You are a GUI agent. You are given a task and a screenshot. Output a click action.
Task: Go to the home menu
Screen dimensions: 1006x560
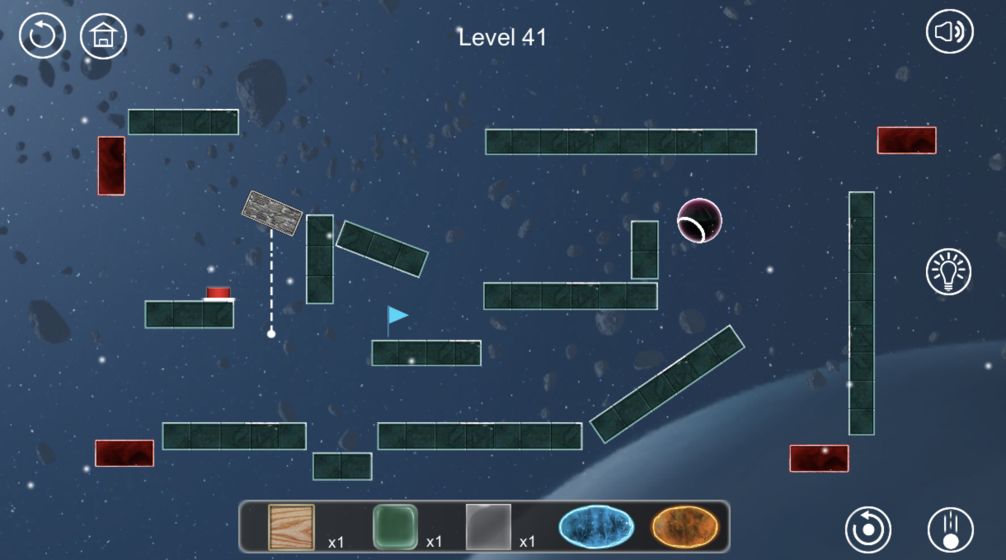click(103, 36)
